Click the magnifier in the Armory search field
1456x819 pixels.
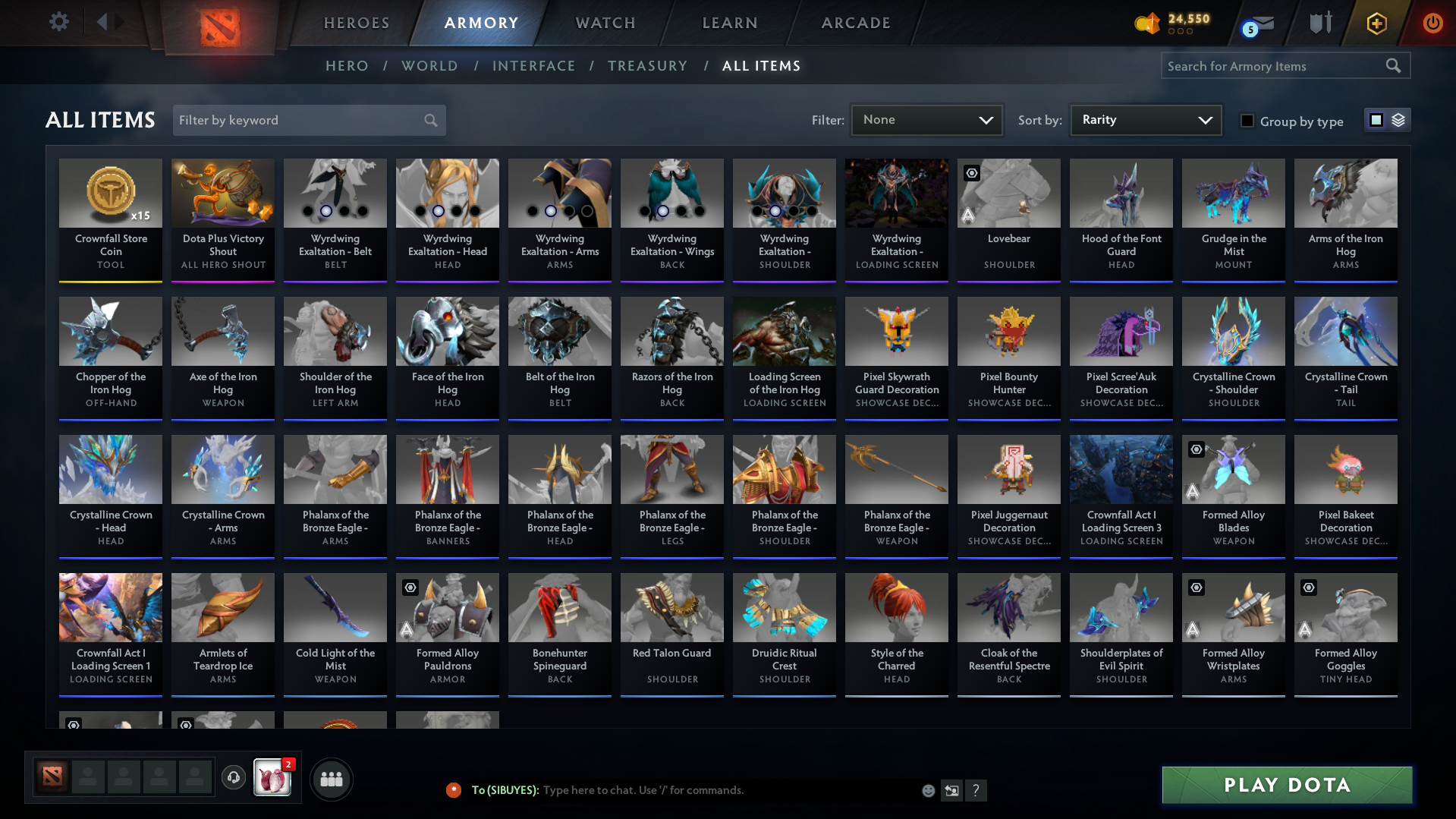[1394, 65]
